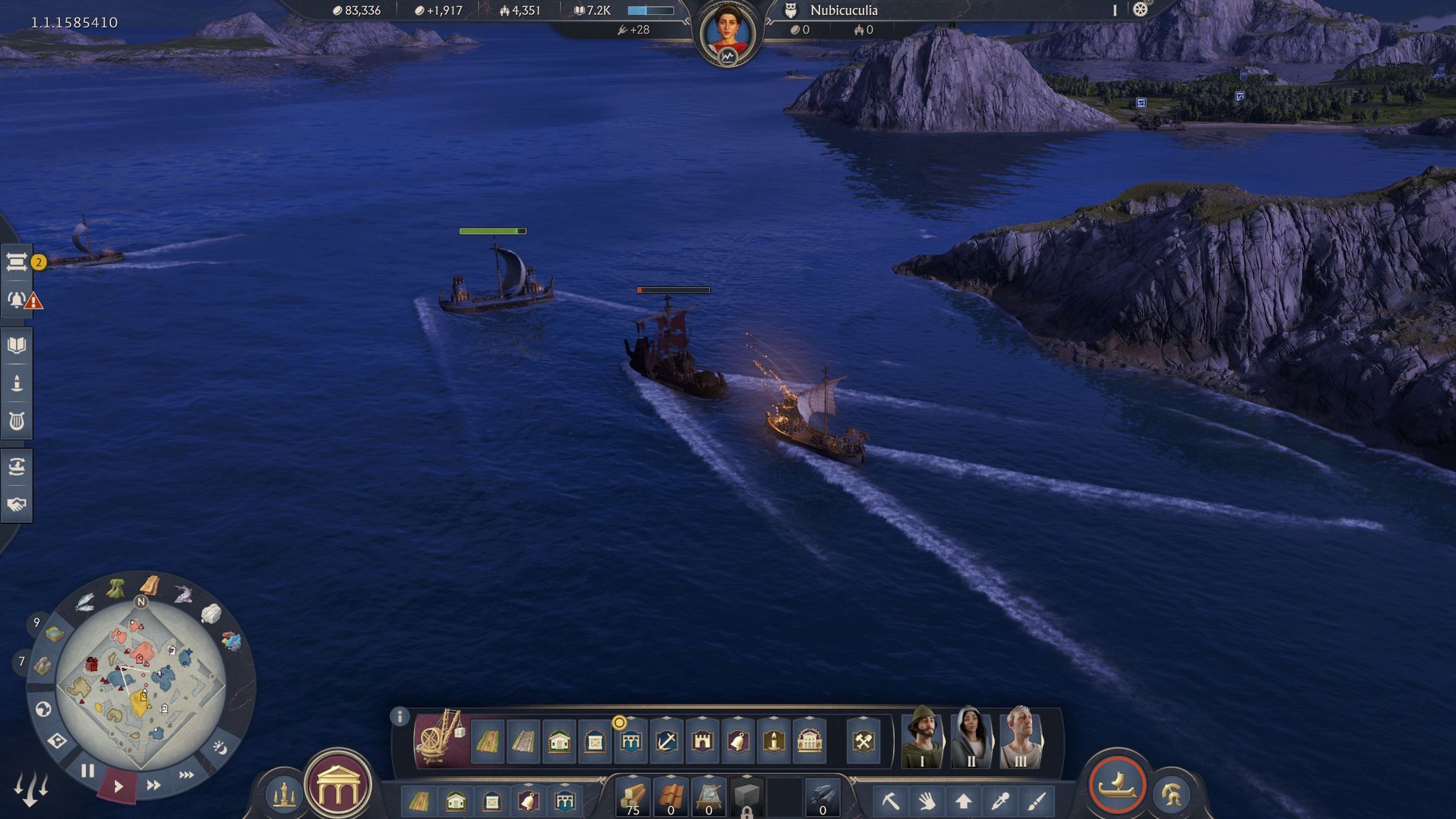
Task: Select the anchor harbor building category
Action: coord(666,741)
